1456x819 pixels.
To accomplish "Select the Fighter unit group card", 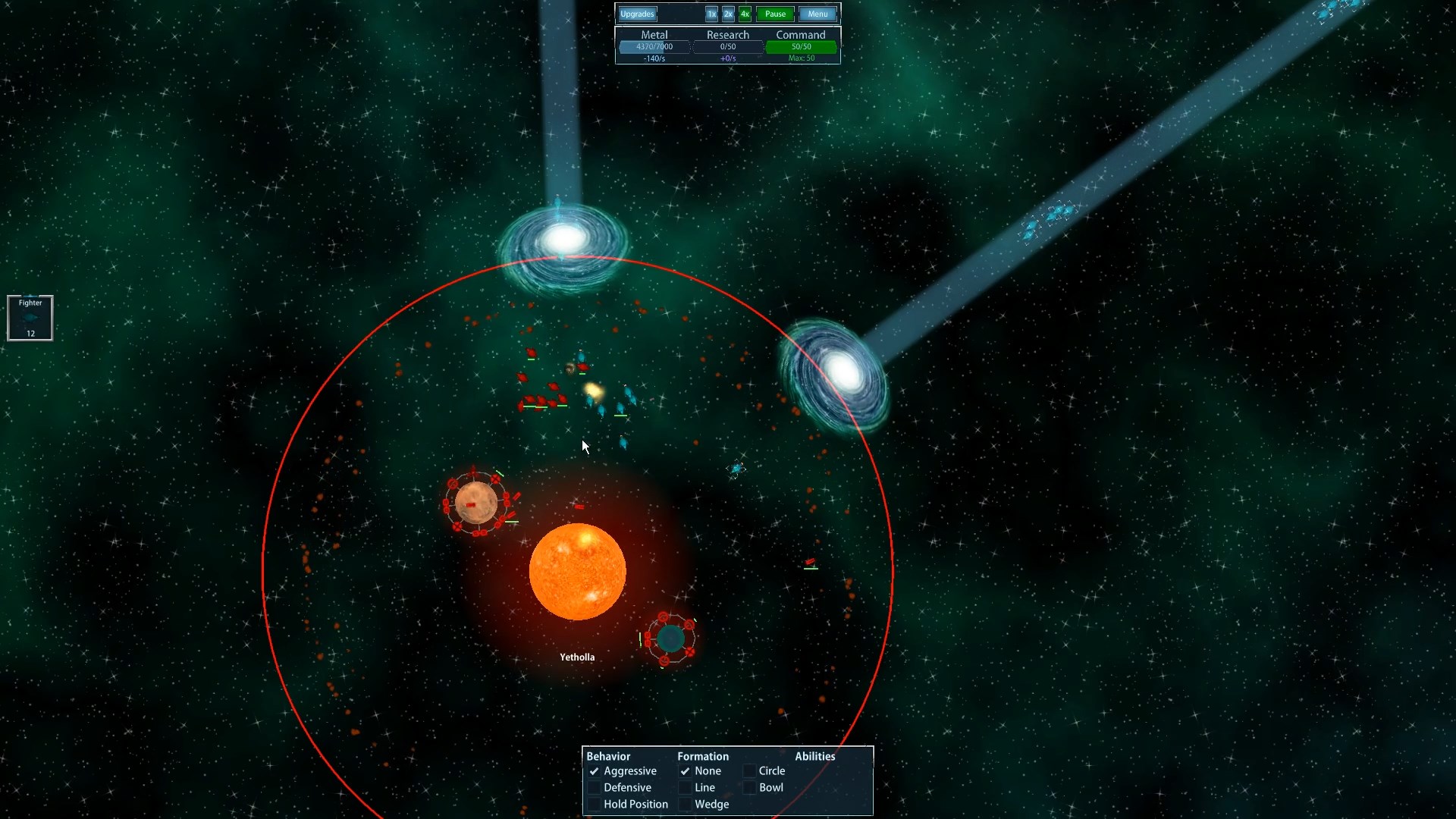I will (30, 318).
